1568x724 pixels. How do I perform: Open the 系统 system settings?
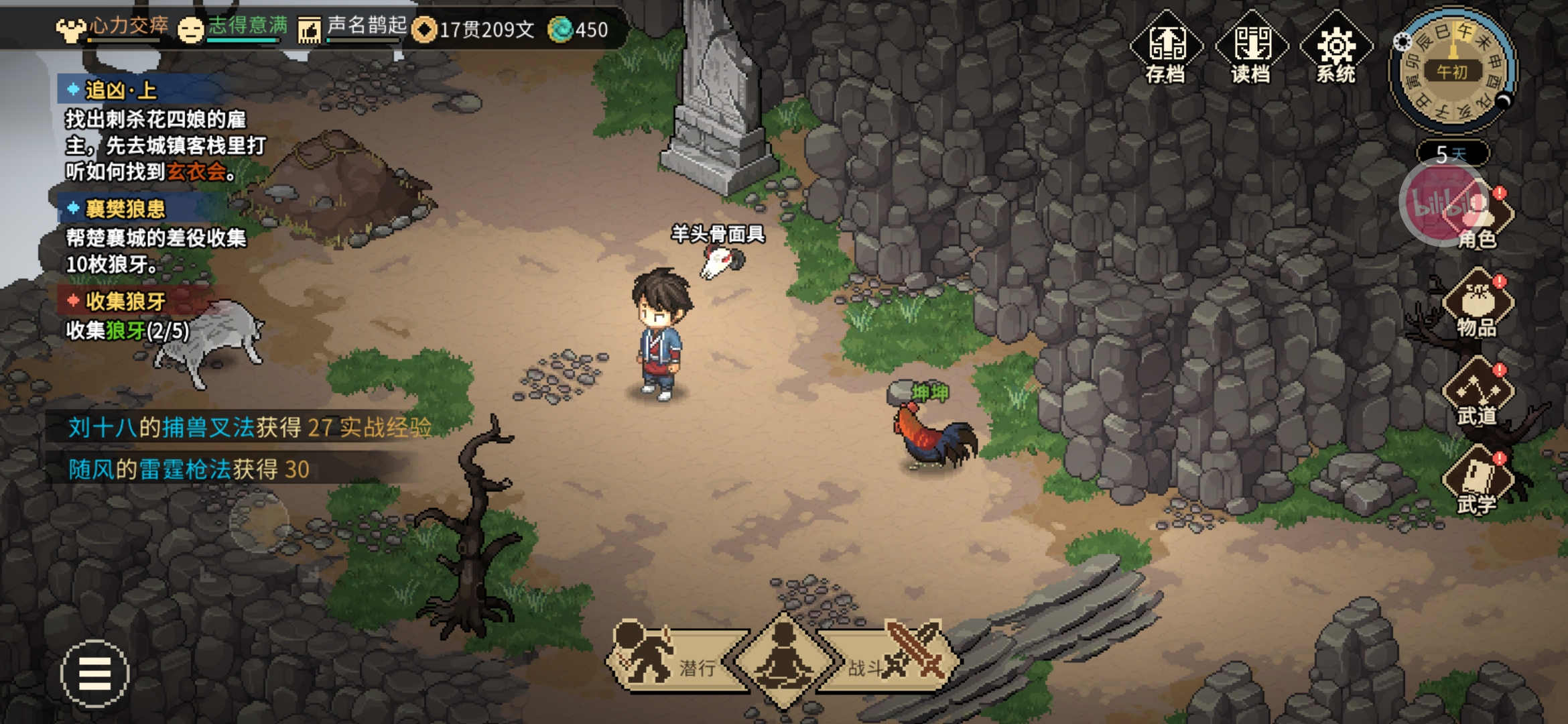(x=1336, y=48)
